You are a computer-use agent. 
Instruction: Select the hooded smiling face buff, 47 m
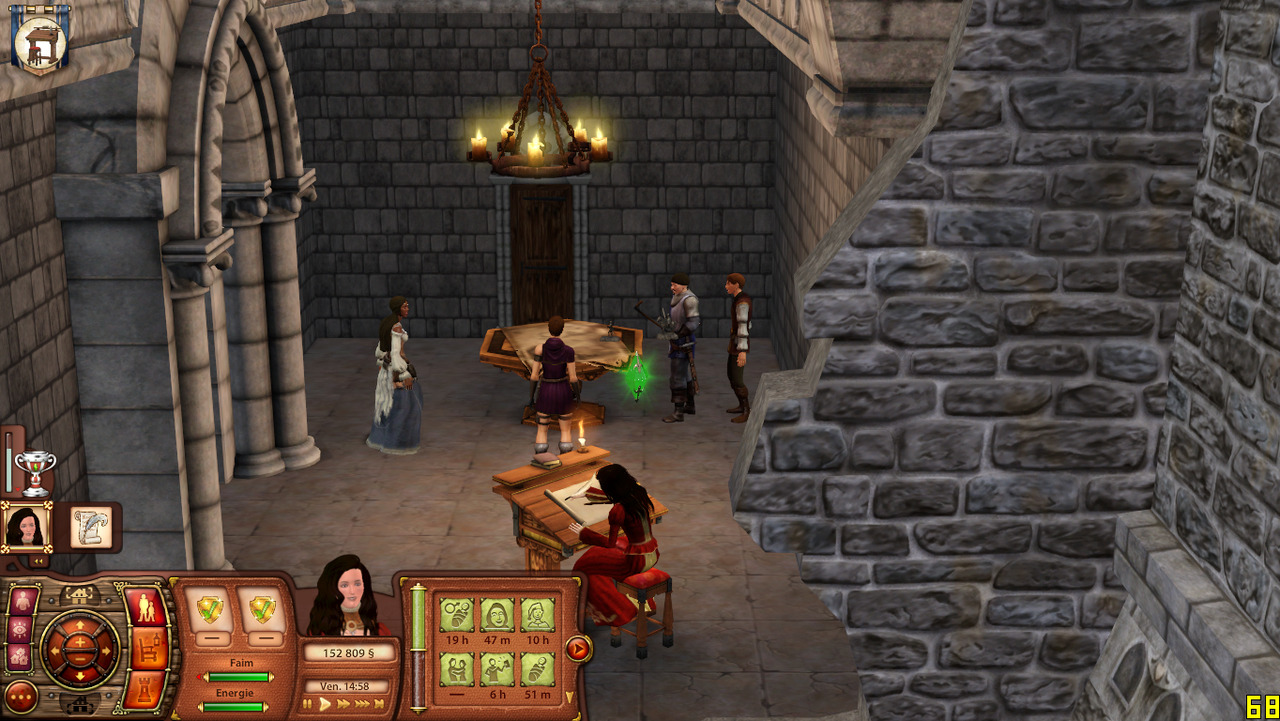tap(497, 614)
